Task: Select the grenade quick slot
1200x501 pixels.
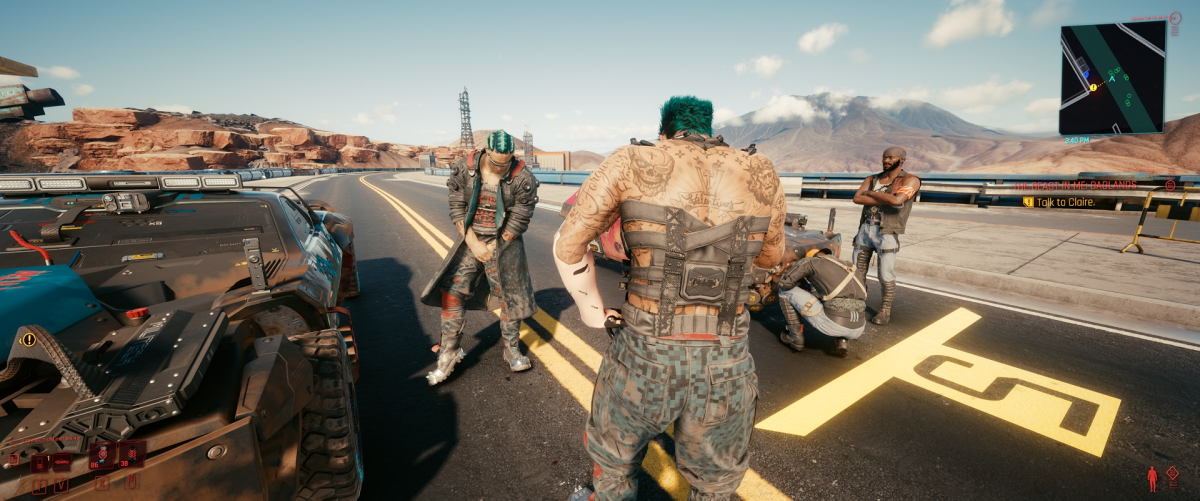Action: [131, 454]
